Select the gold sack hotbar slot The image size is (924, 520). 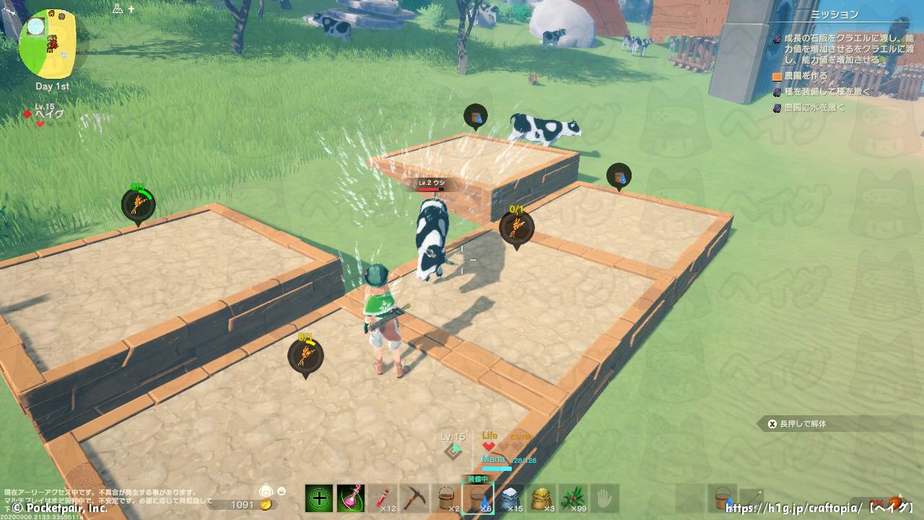[x=541, y=498]
